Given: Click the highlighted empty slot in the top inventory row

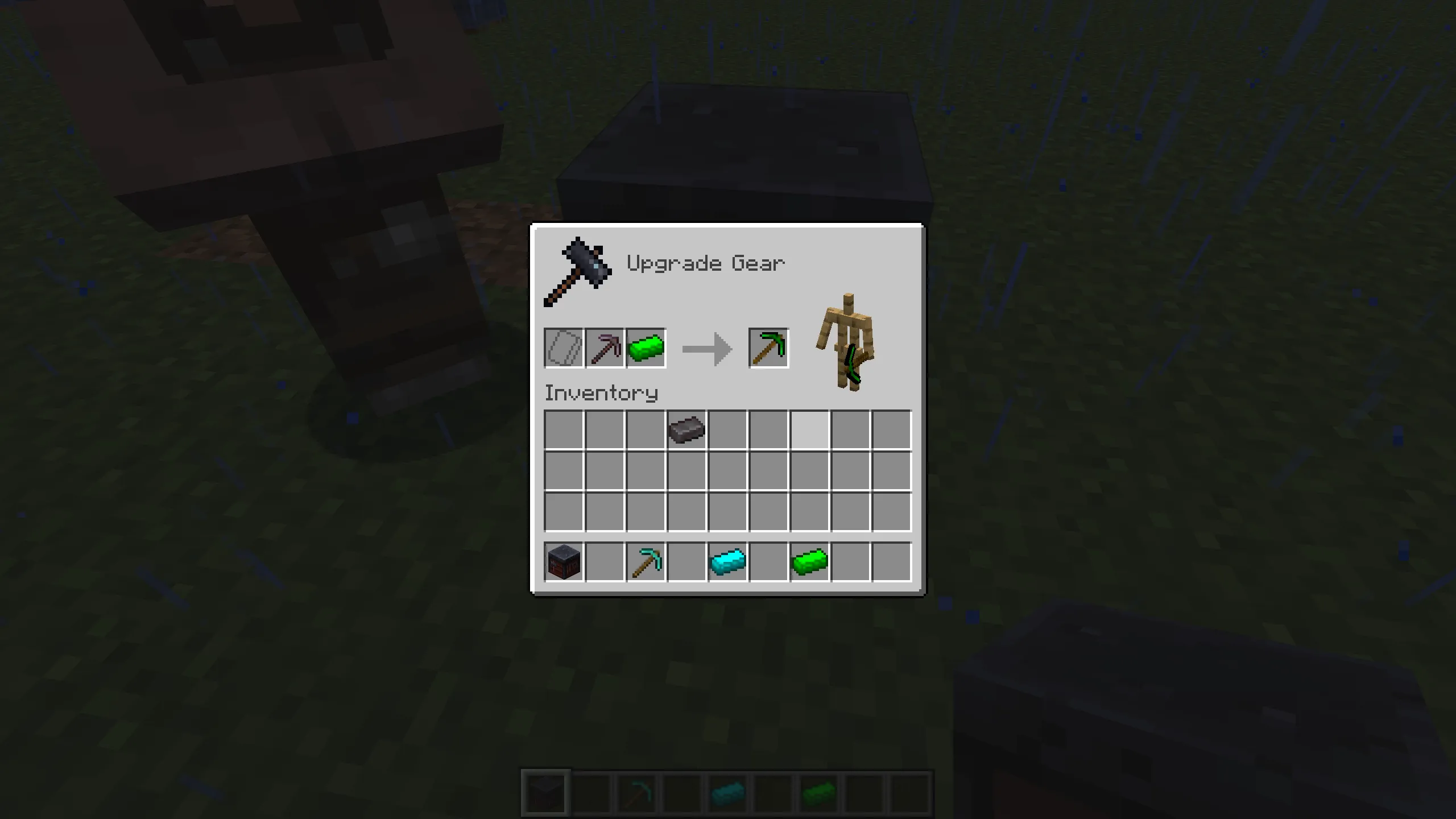Looking at the screenshot, I should pos(809,429).
